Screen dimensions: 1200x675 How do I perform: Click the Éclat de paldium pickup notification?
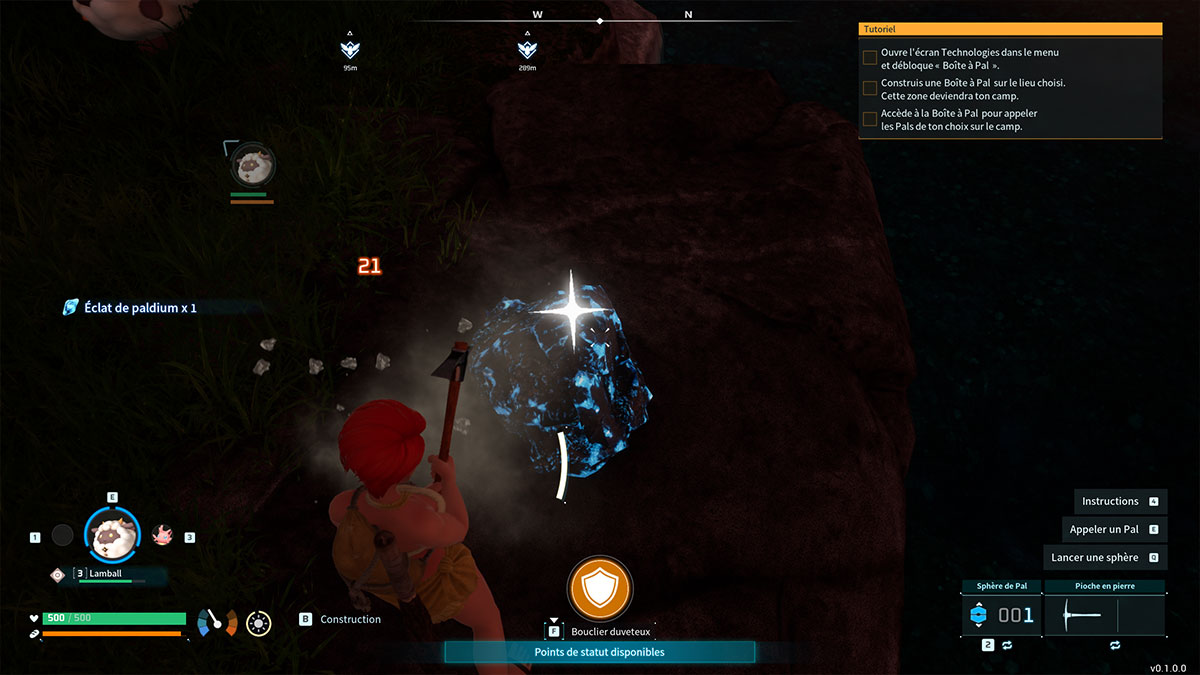(x=130, y=308)
